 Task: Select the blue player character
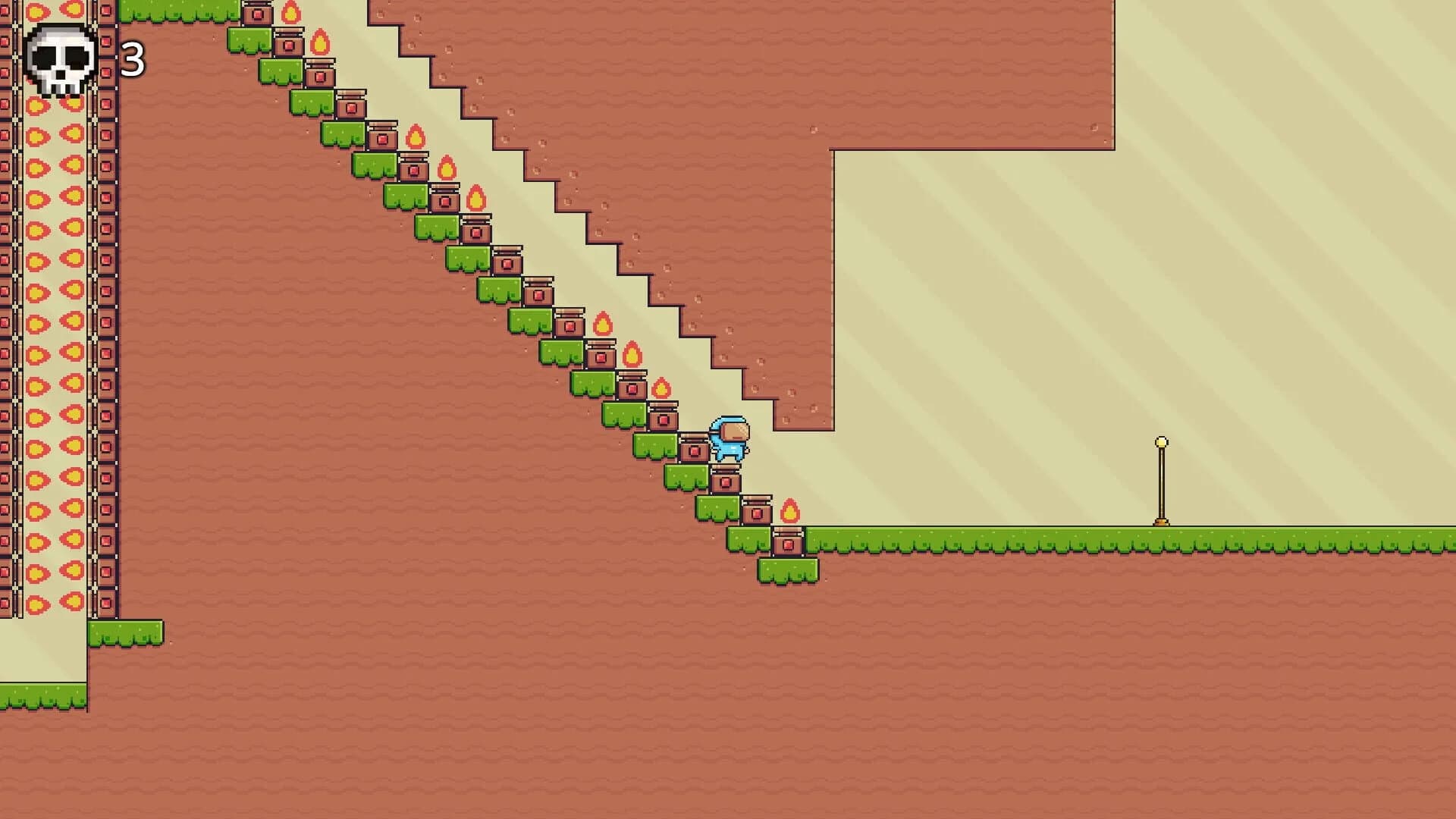[728, 440]
